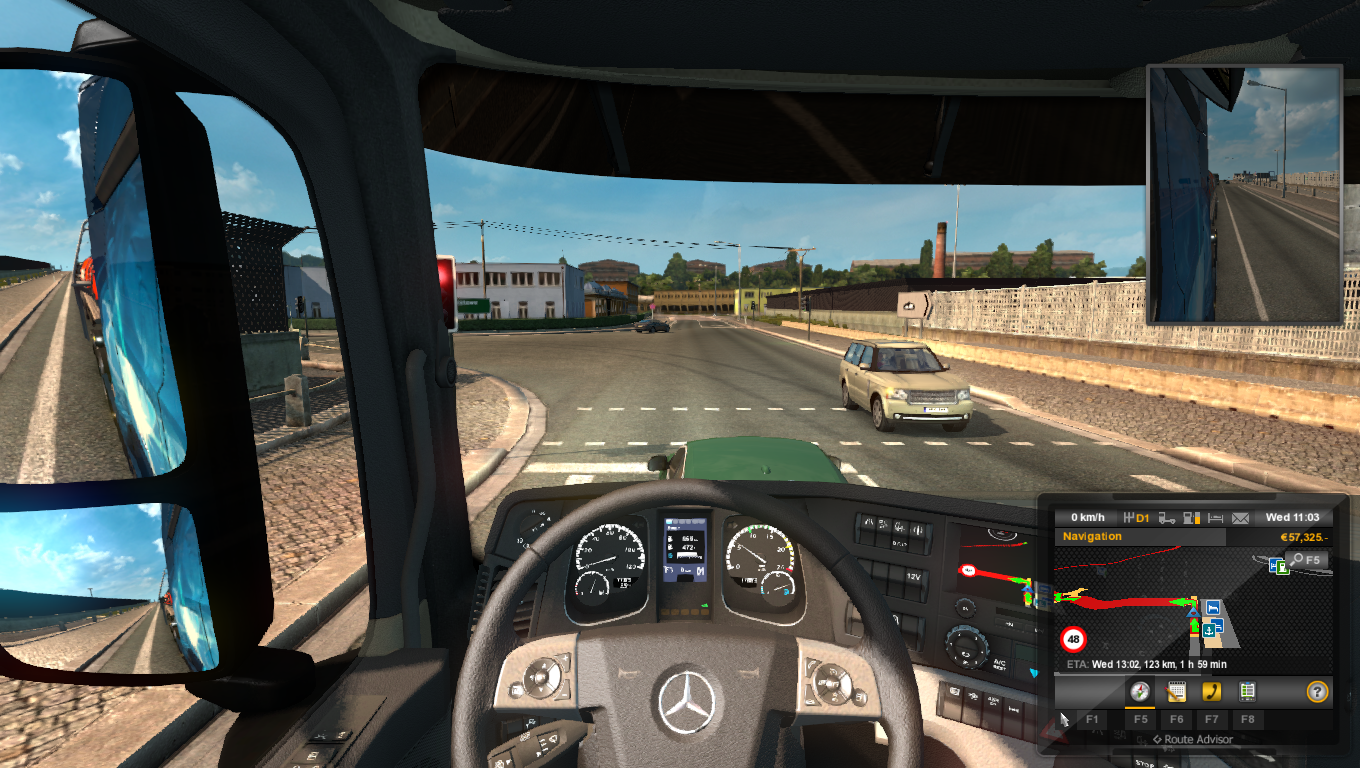Click the rest bed icon in the status bar
1360x768 pixels.
click(1217, 517)
